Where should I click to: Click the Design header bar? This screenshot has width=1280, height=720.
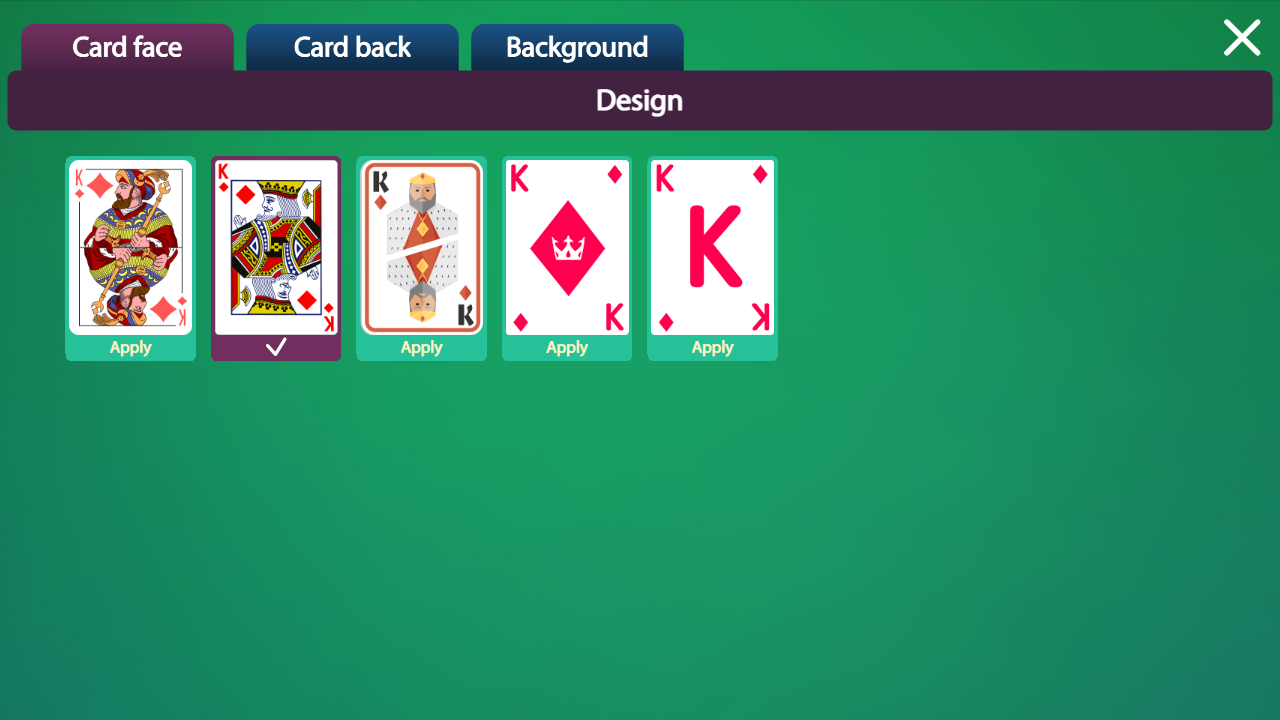tap(639, 100)
